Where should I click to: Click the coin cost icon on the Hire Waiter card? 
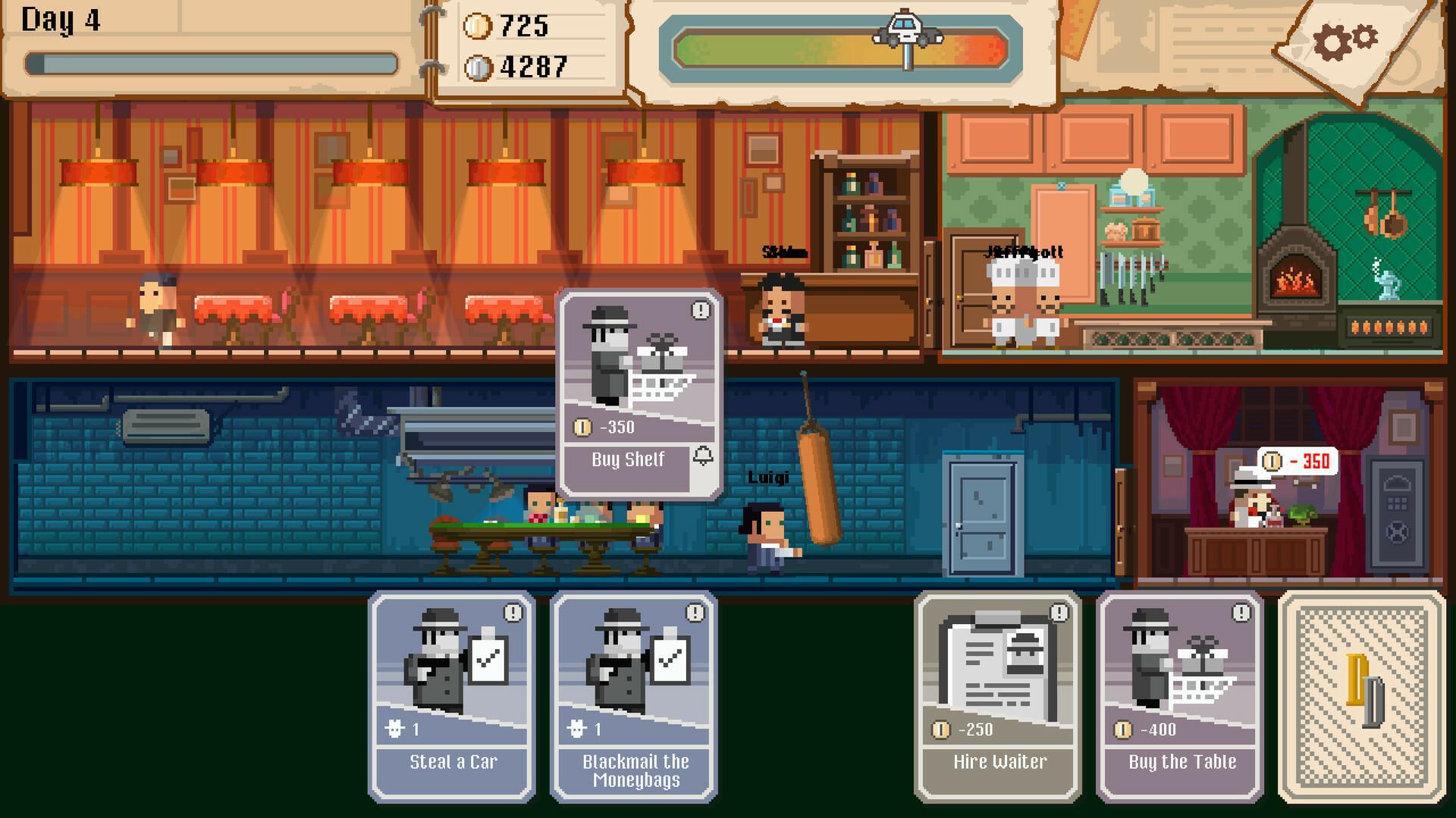pos(939,730)
